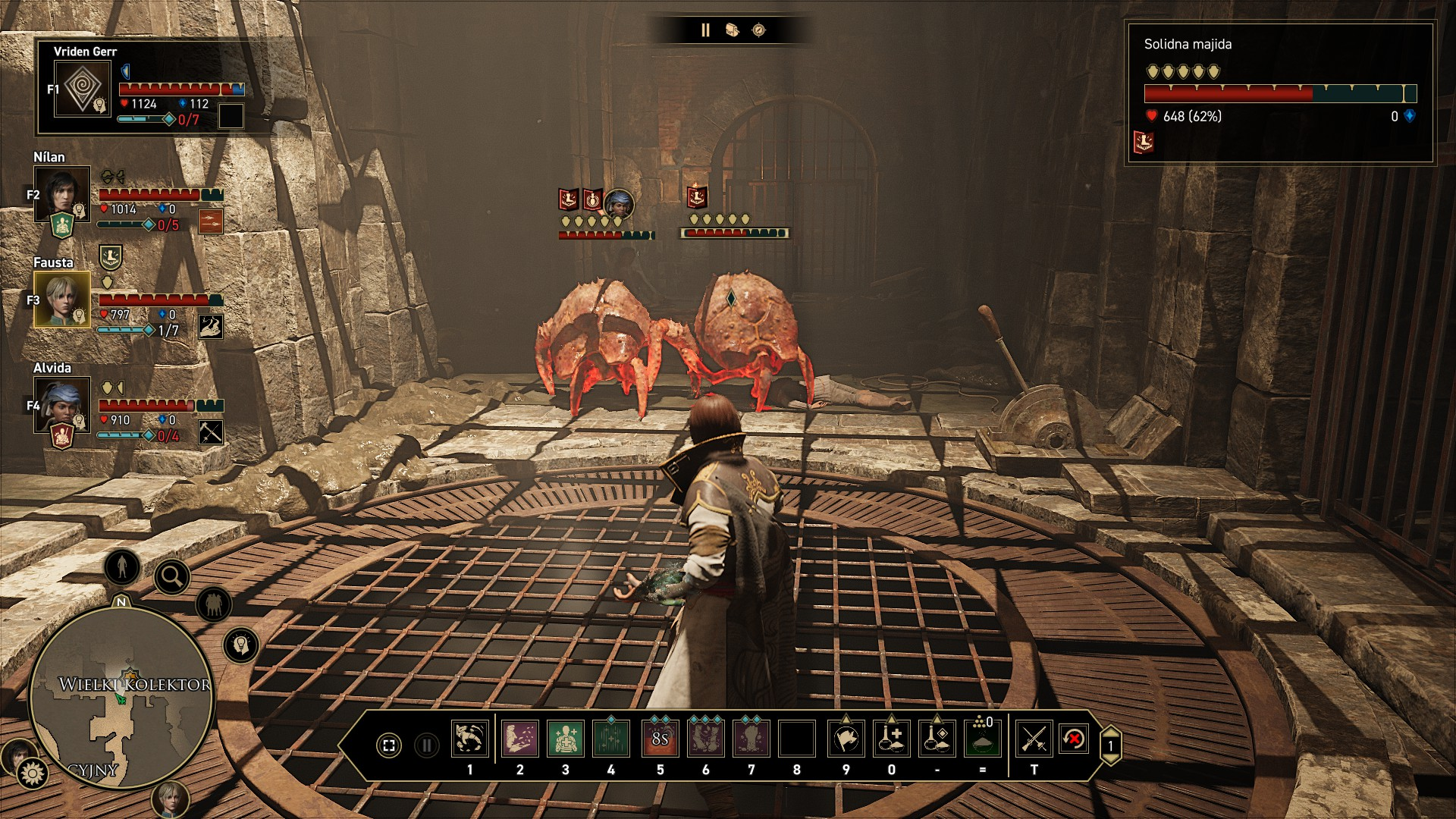Viewport: 1456px width, 819px height.
Task: Click the single figure silhouette button
Action: (122, 566)
